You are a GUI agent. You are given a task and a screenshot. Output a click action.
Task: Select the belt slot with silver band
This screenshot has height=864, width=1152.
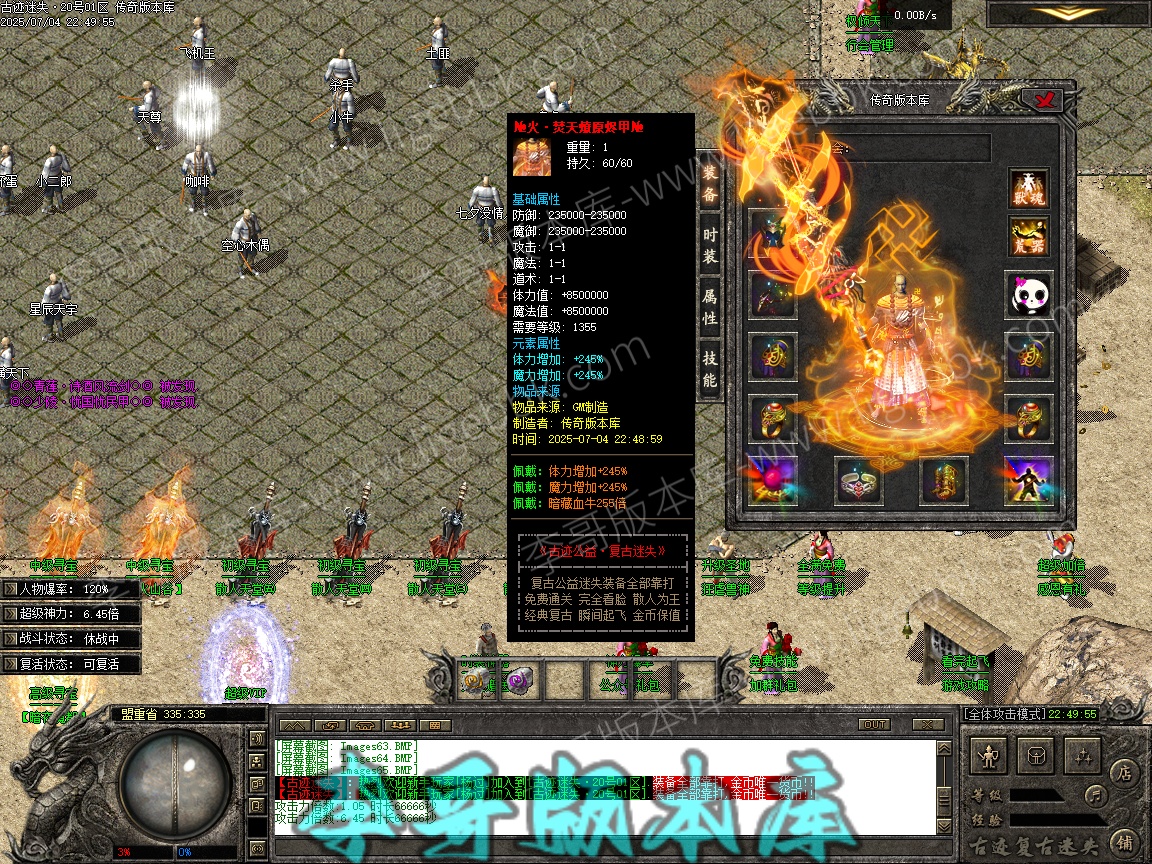pyautogui.click(x=858, y=481)
